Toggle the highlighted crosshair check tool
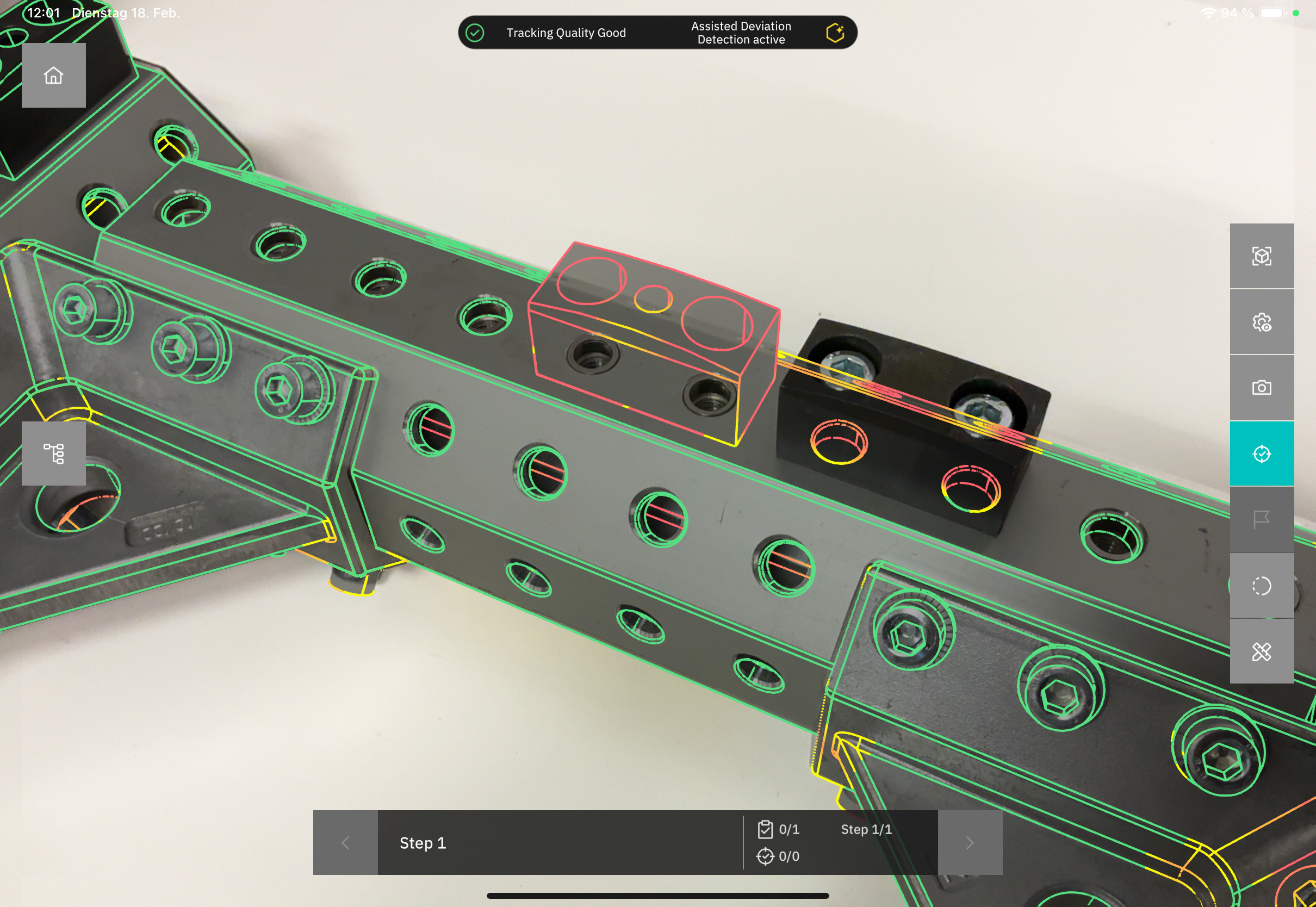Screen dimensions: 1316x907 1262,454
